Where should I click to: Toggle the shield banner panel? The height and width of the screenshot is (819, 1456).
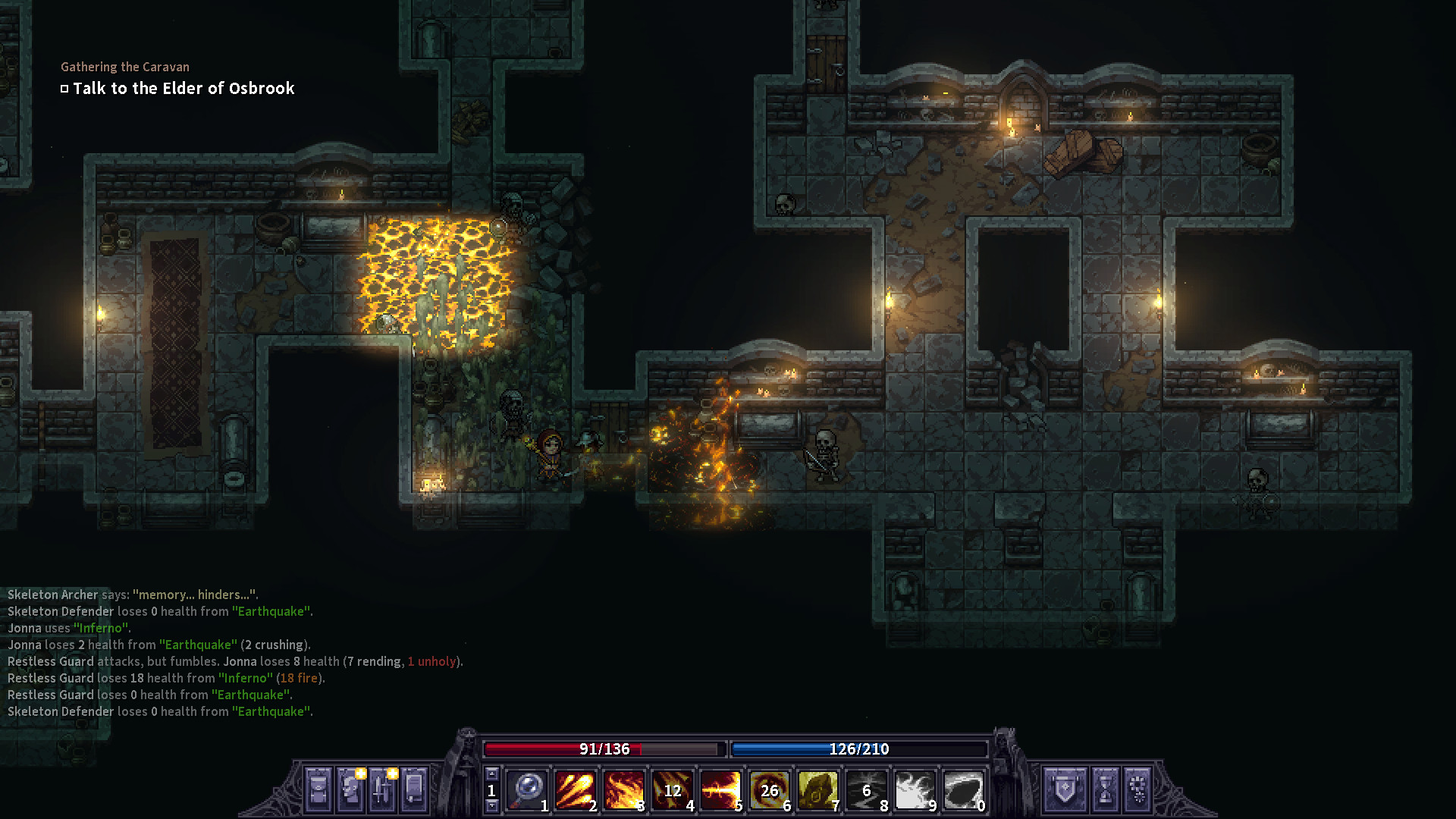(x=1065, y=791)
